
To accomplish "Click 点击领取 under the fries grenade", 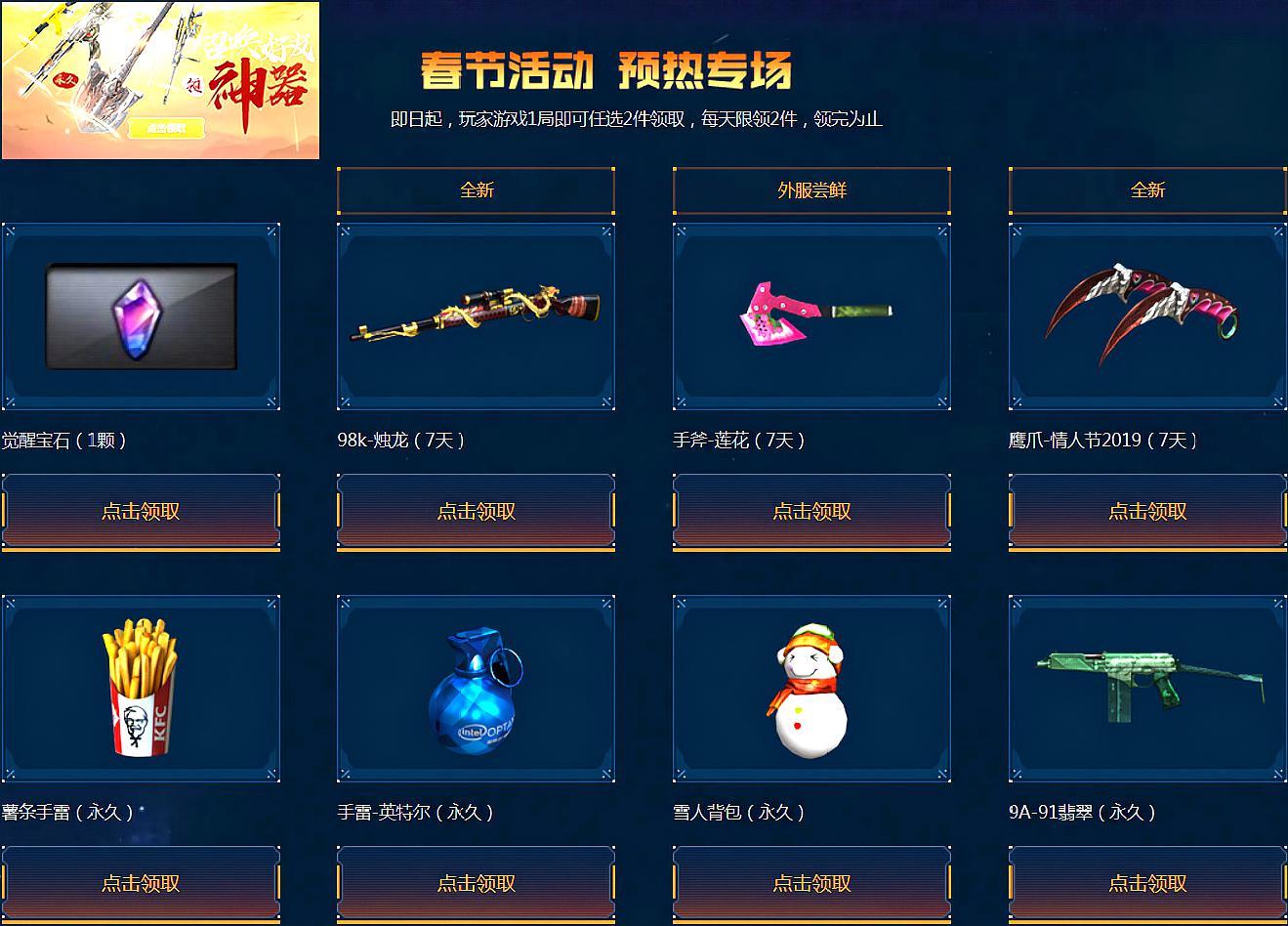I will point(141,881).
